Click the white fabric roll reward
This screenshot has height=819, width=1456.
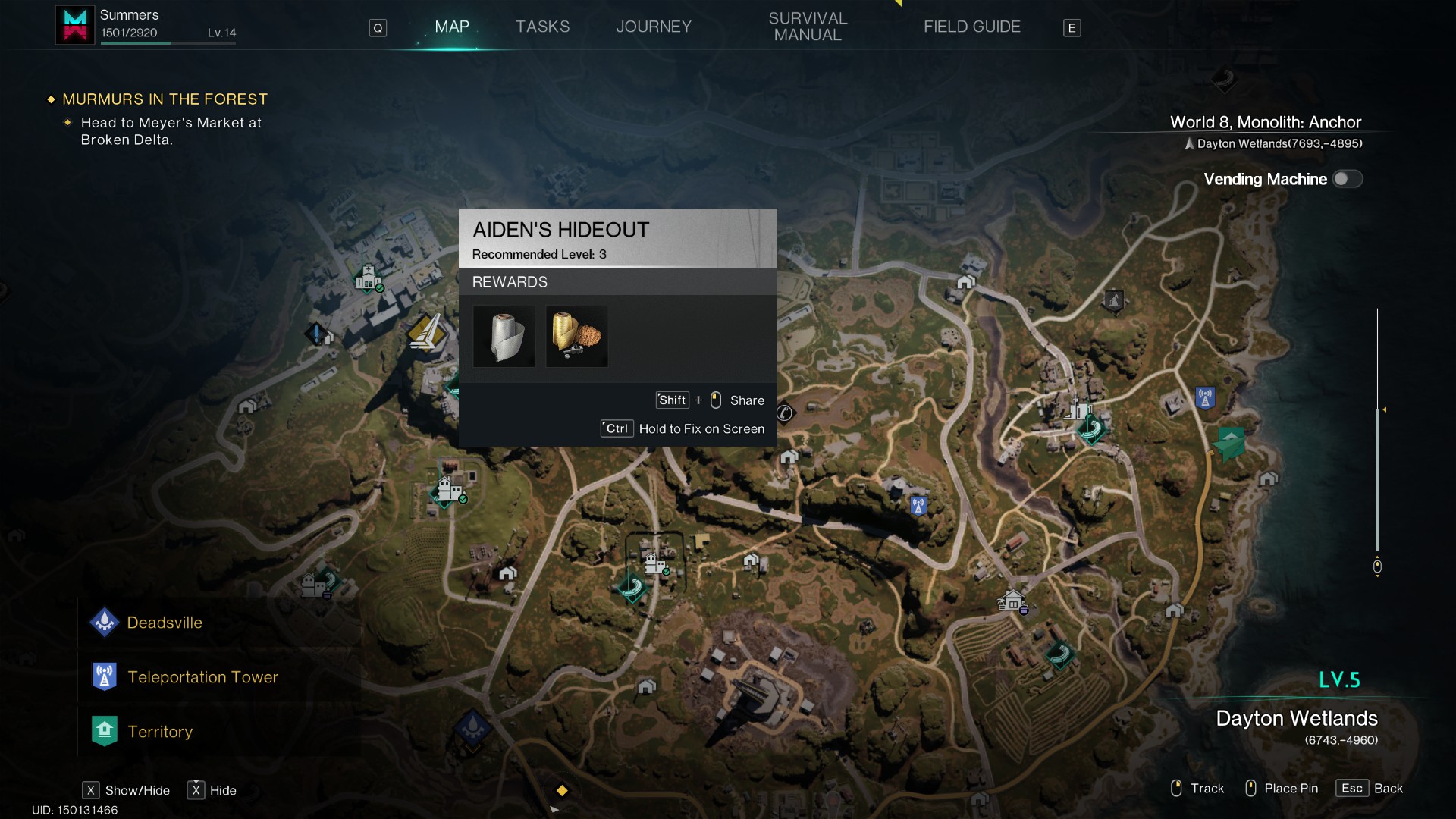coord(504,336)
